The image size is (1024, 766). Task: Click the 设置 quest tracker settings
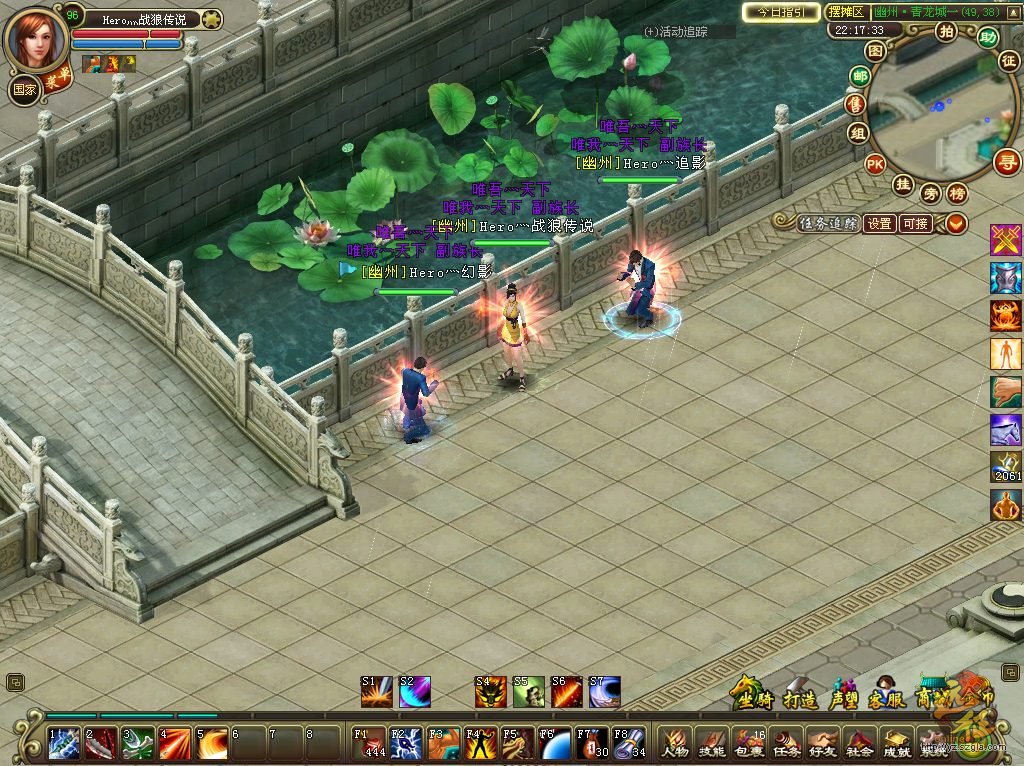(x=879, y=224)
